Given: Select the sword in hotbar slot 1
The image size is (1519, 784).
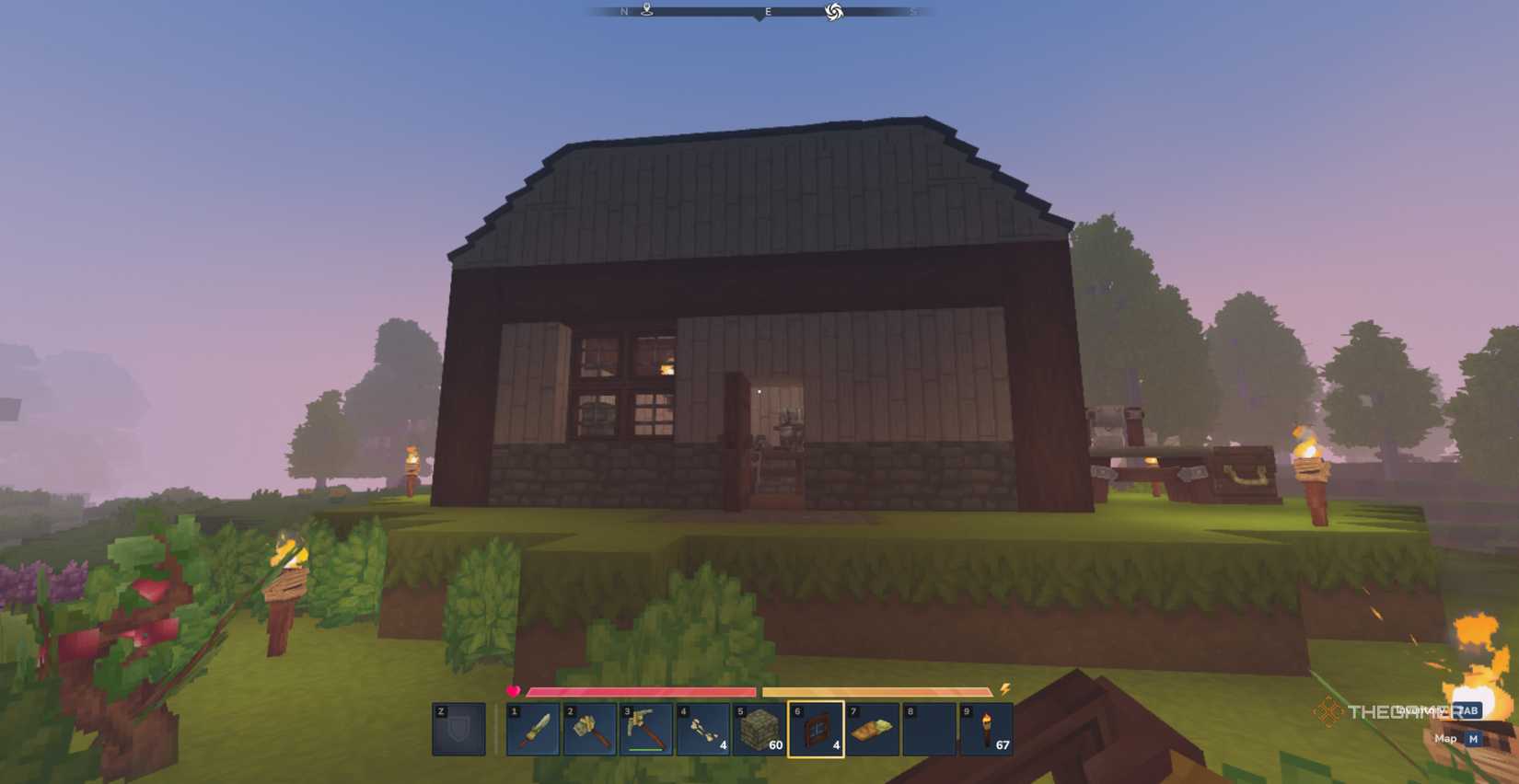Looking at the screenshot, I should [534, 730].
